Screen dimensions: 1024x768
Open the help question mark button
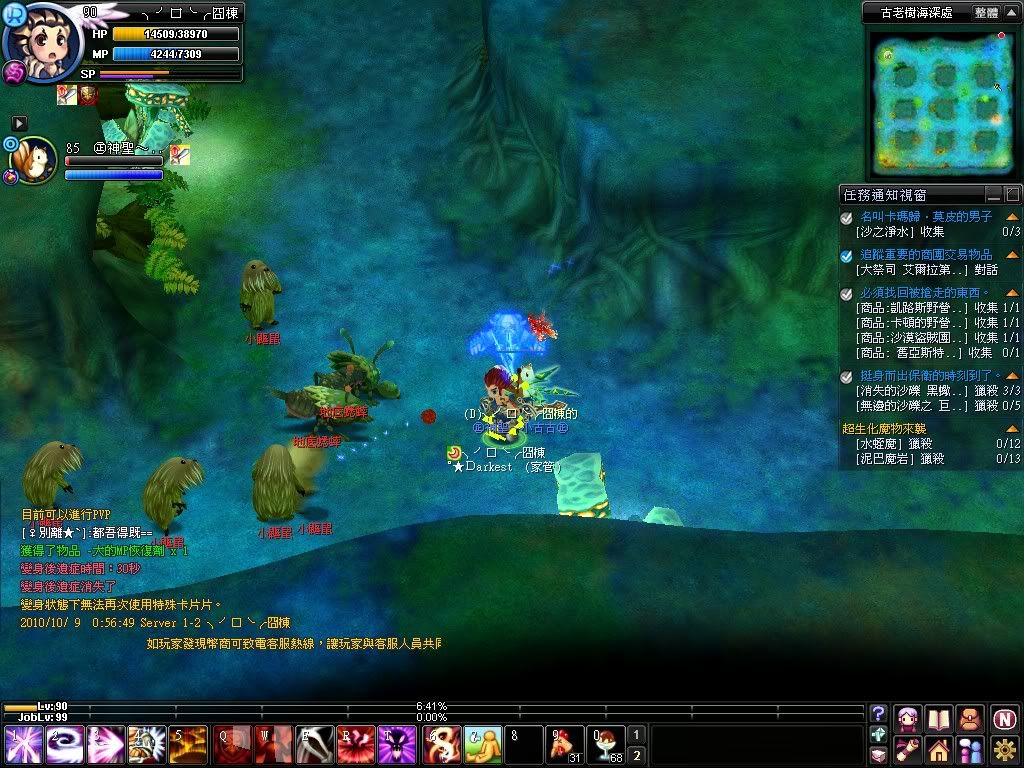[878, 714]
